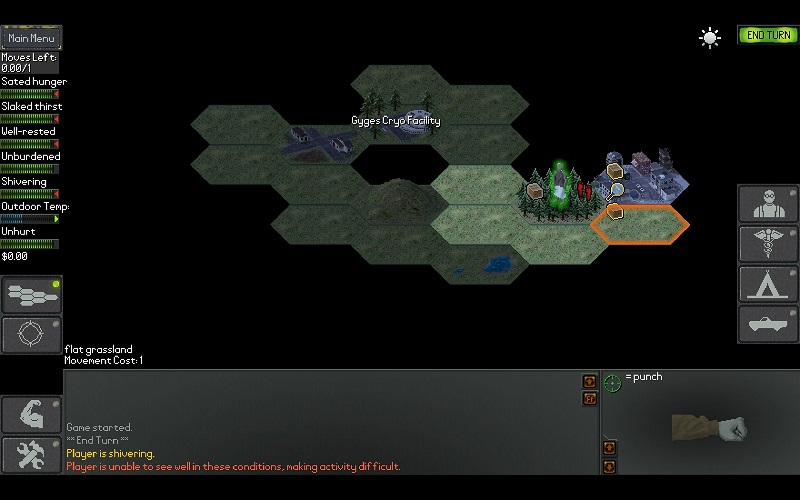Open the skills screen with flexed arm icon
The width and height of the screenshot is (800, 500).
(31, 414)
